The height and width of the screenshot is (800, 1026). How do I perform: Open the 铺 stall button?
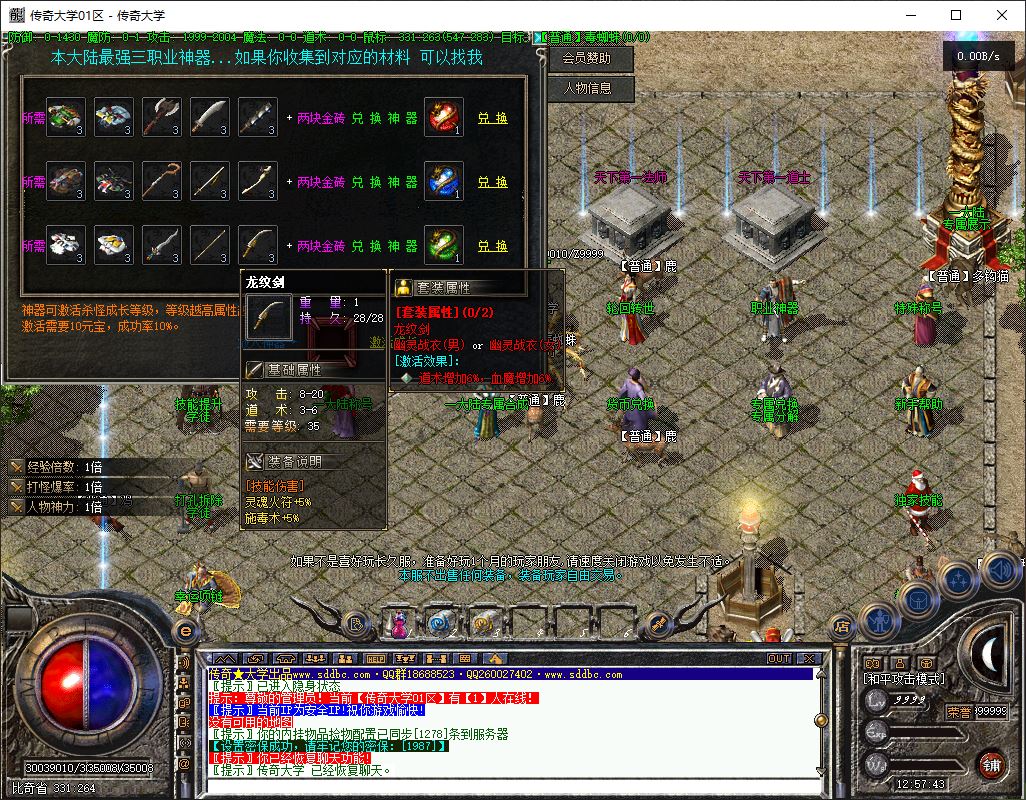click(x=991, y=764)
